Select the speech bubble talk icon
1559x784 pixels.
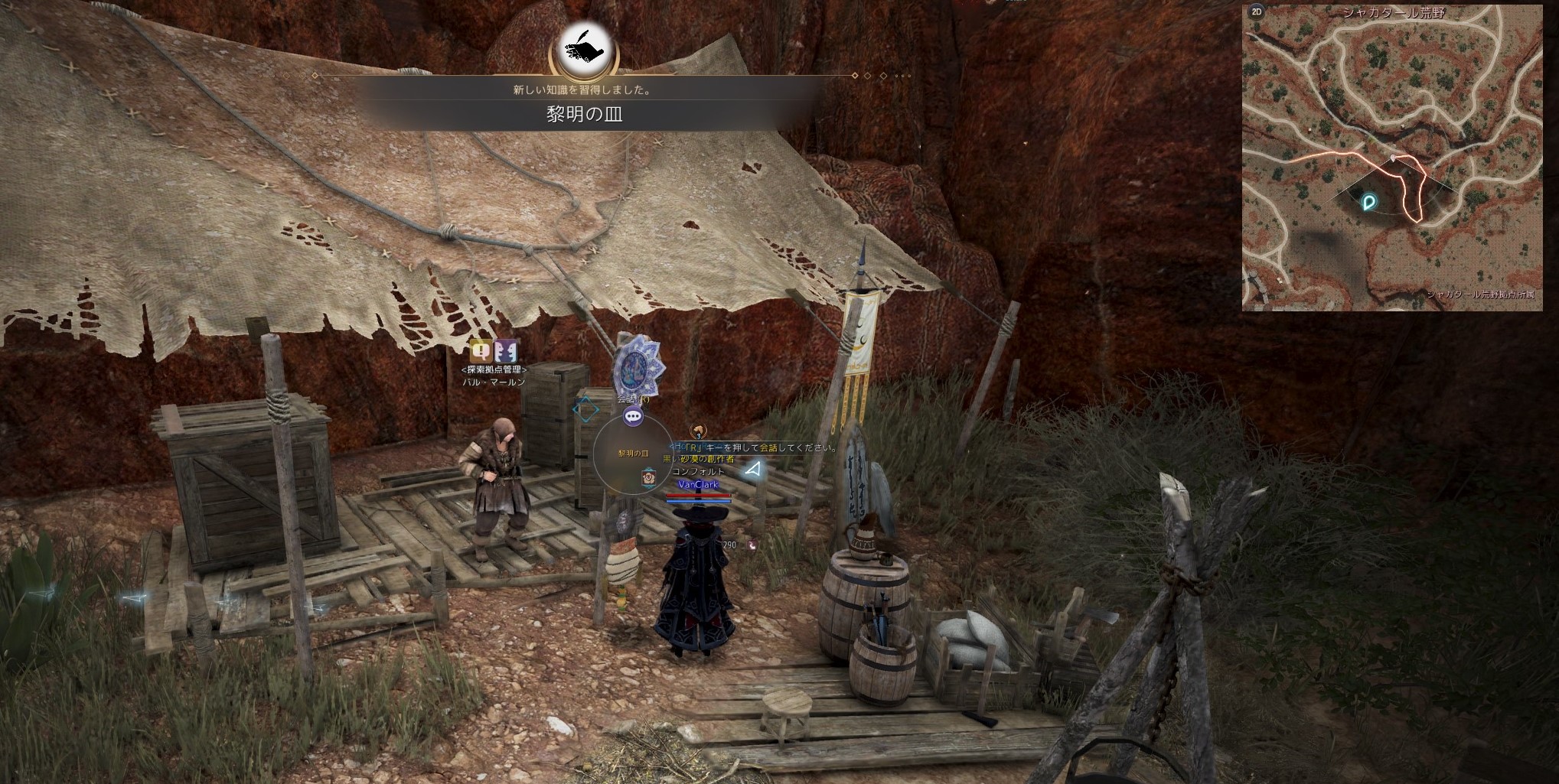633,417
